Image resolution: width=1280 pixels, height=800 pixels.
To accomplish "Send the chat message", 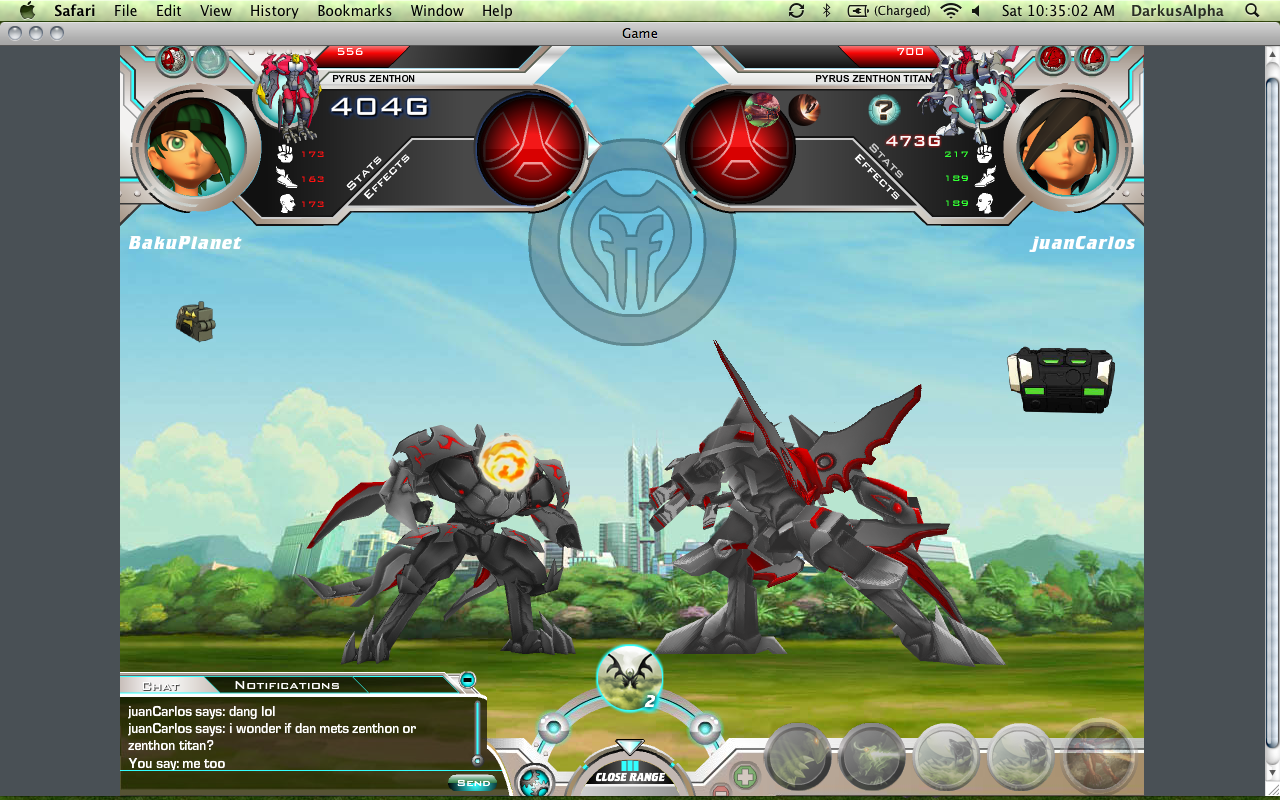I will tap(473, 783).
